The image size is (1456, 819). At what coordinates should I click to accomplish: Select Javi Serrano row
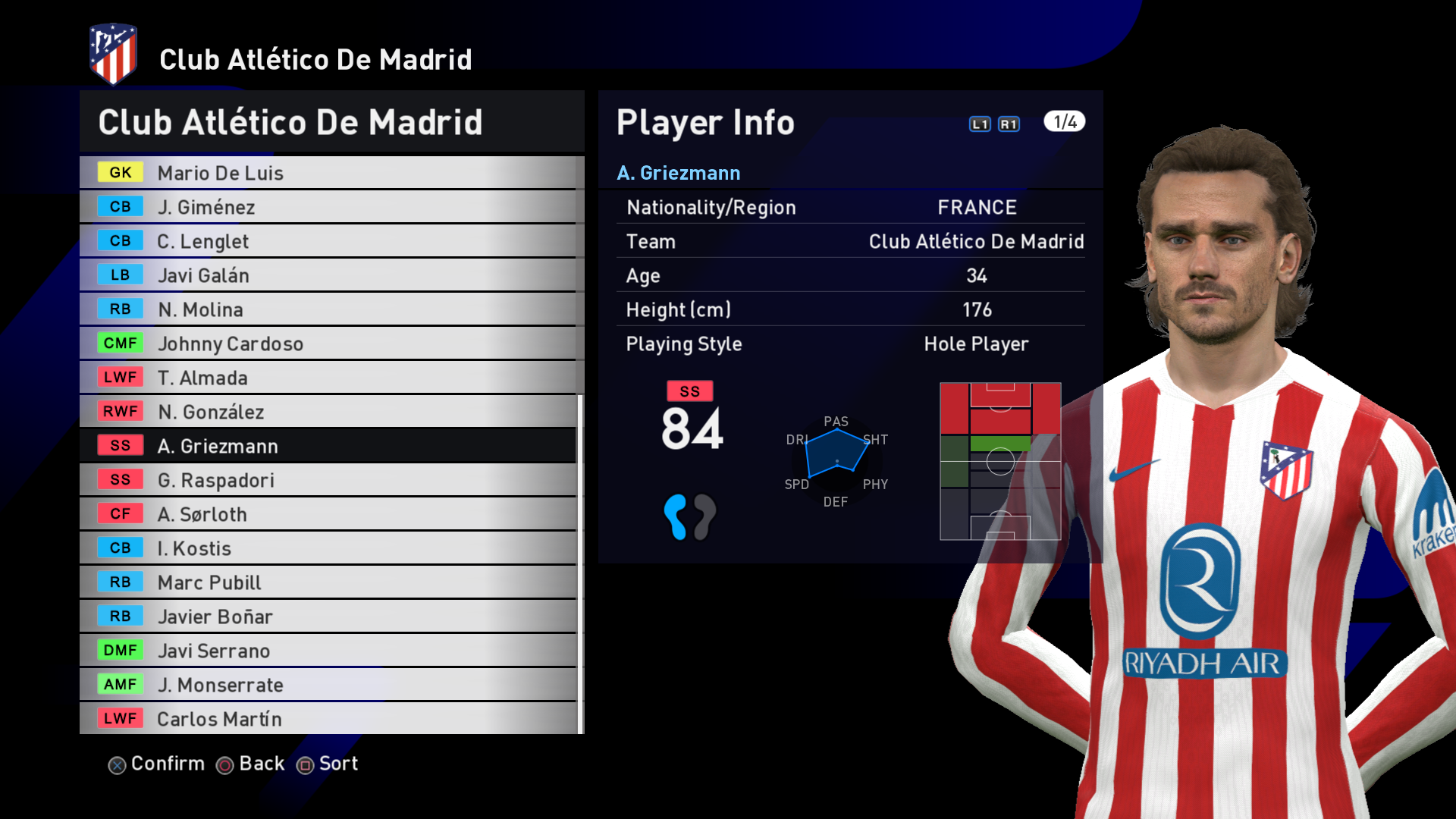pos(328,651)
